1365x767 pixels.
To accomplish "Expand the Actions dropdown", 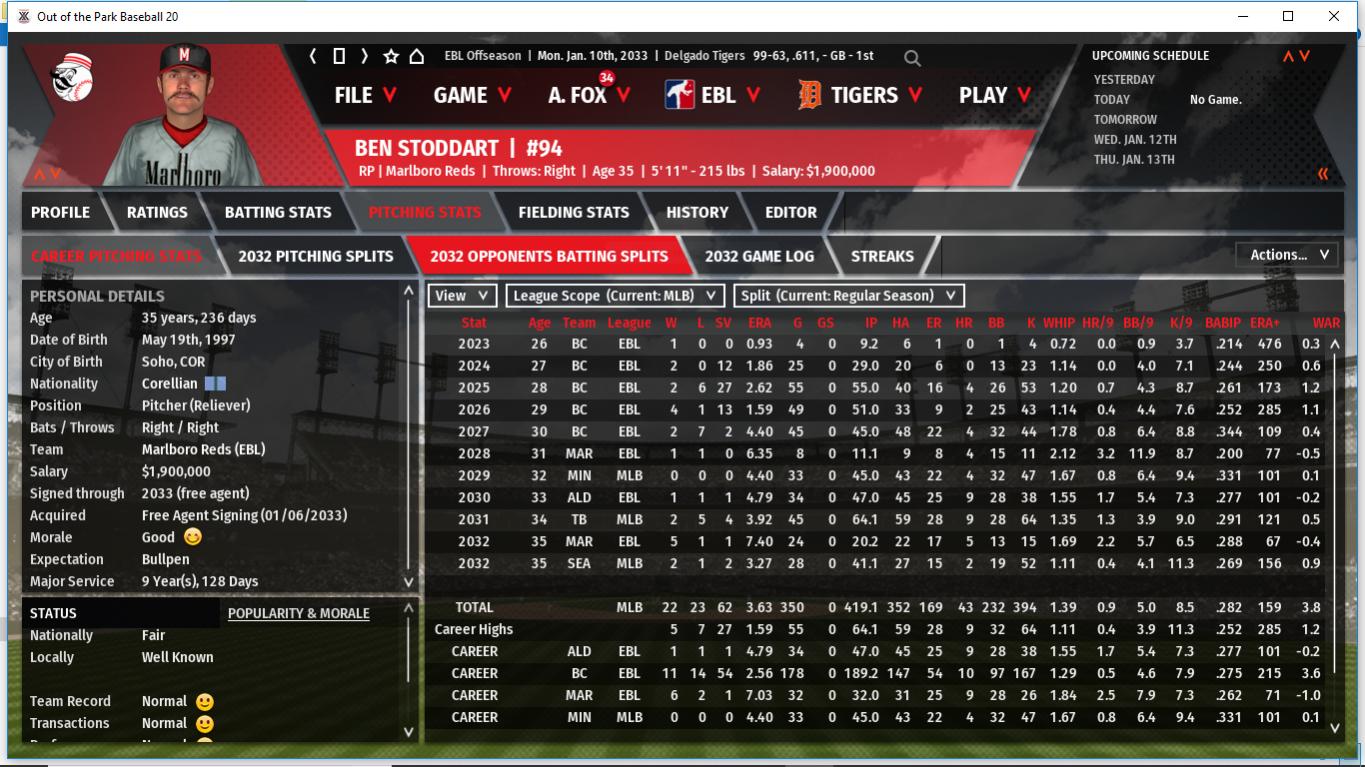I will coord(1288,255).
